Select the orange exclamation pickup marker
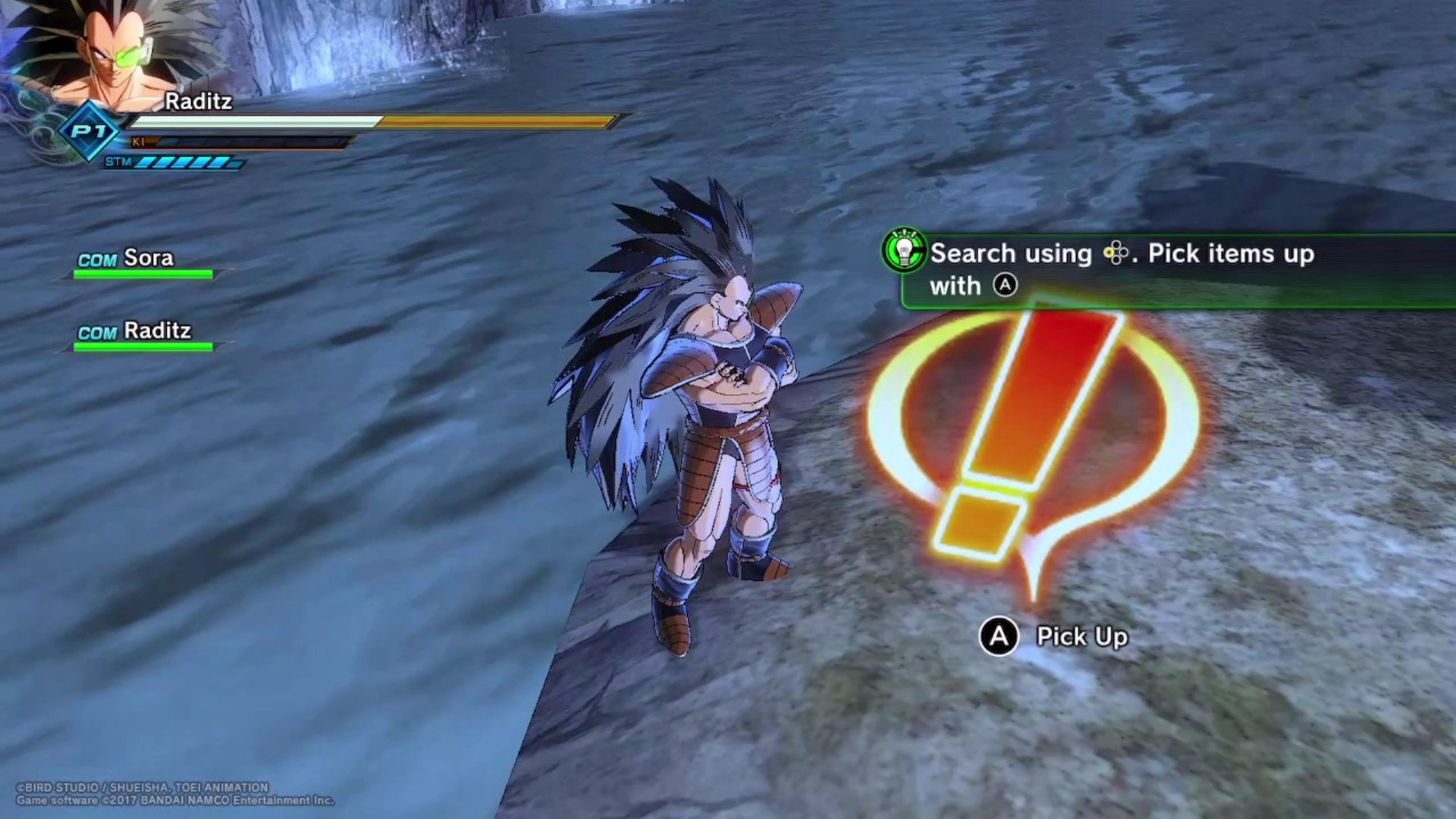Image resolution: width=1456 pixels, height=819 pixels. point(1031,440)
